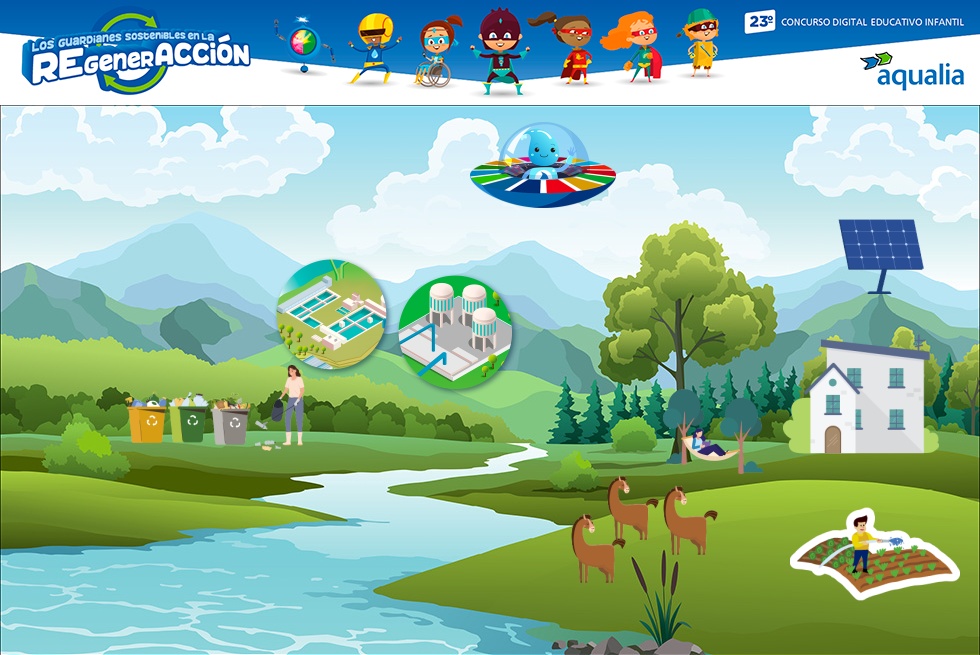The width and height of the screenshot is (980, 655).
Task: Visit the aqualia logo link
Action: click(x=911, y=70)
